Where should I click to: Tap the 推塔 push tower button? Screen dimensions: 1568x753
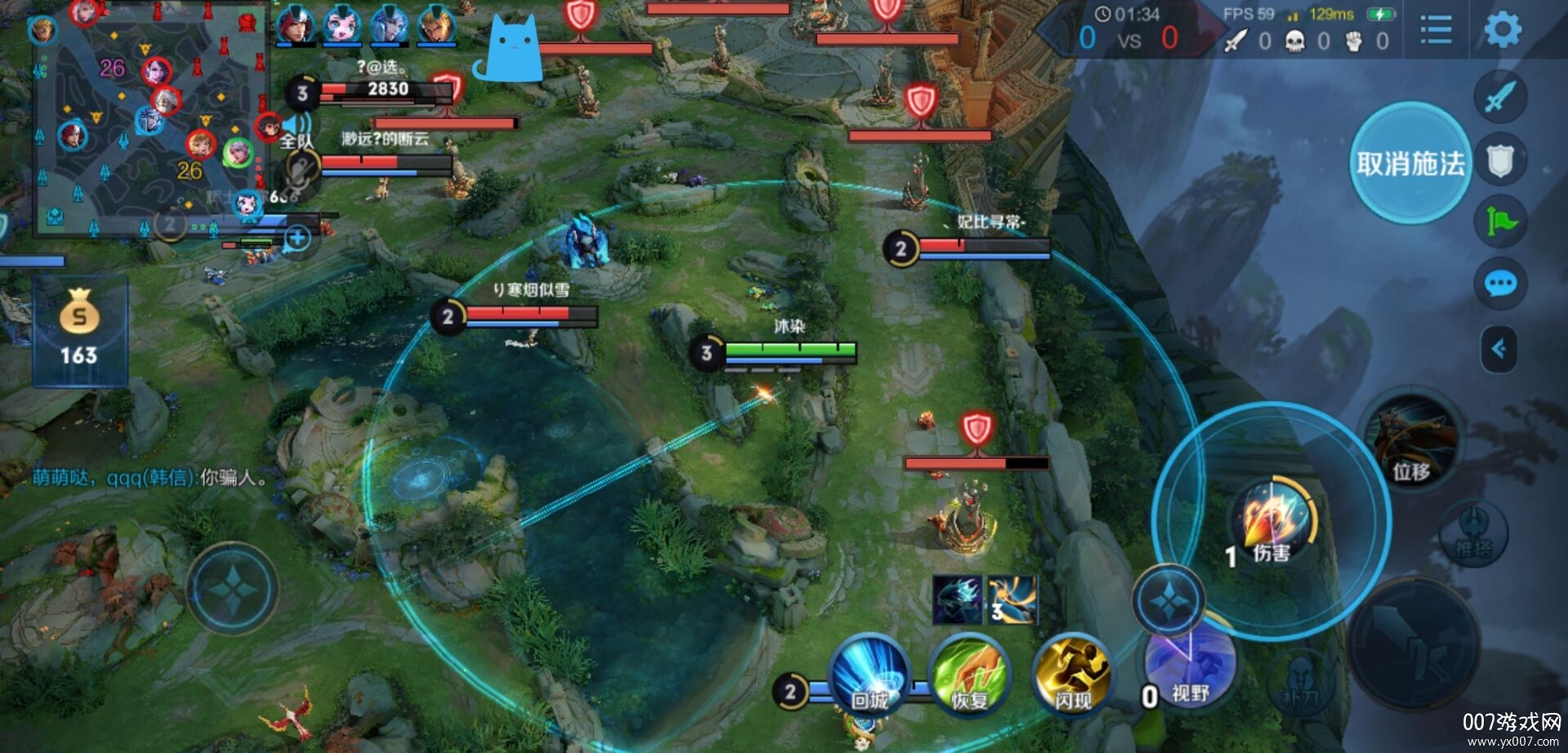pyautogui.click(x=1473, y=532)
